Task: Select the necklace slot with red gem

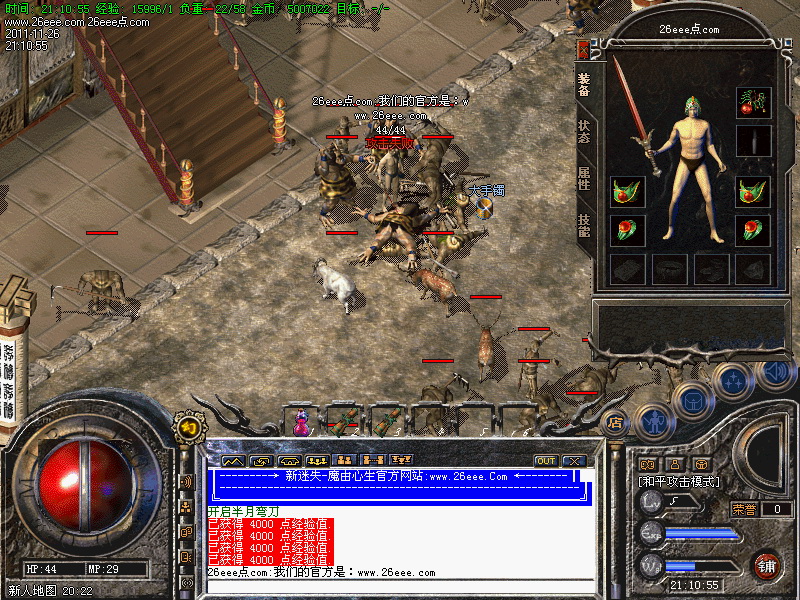Action: [x=753, y=102]
